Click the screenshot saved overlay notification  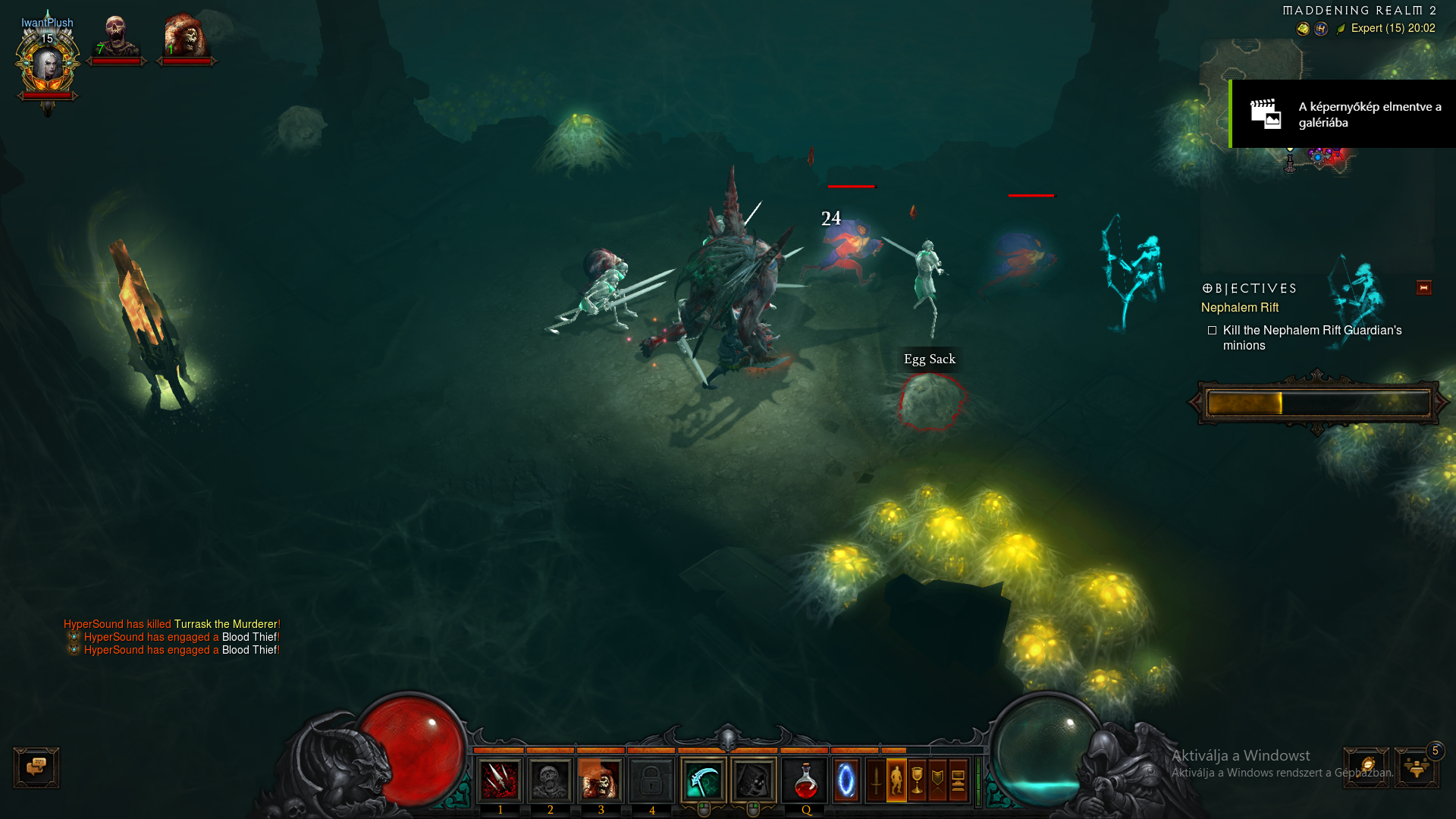(x=1342, y=114)
